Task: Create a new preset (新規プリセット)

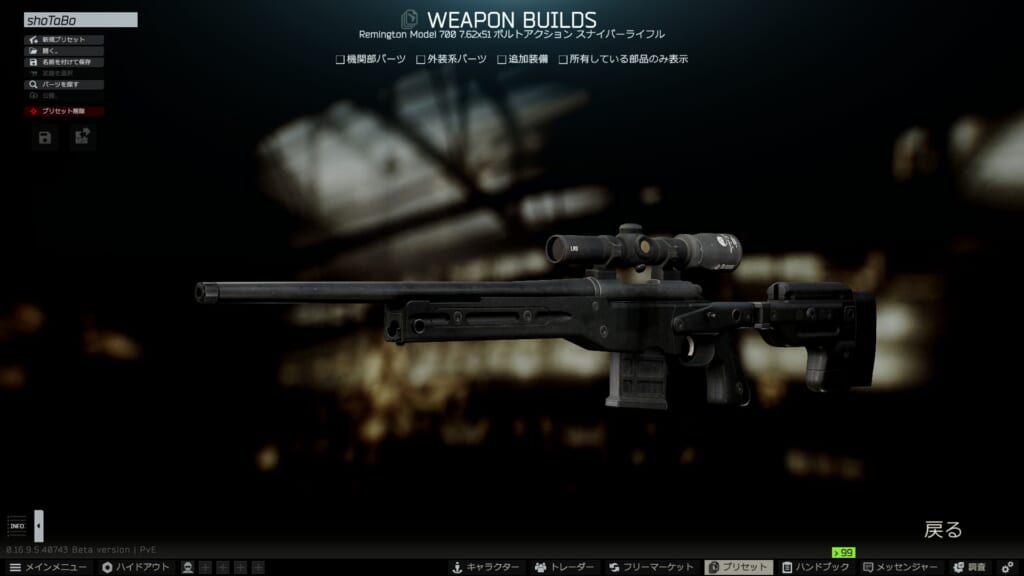Action: coord(64,40)
